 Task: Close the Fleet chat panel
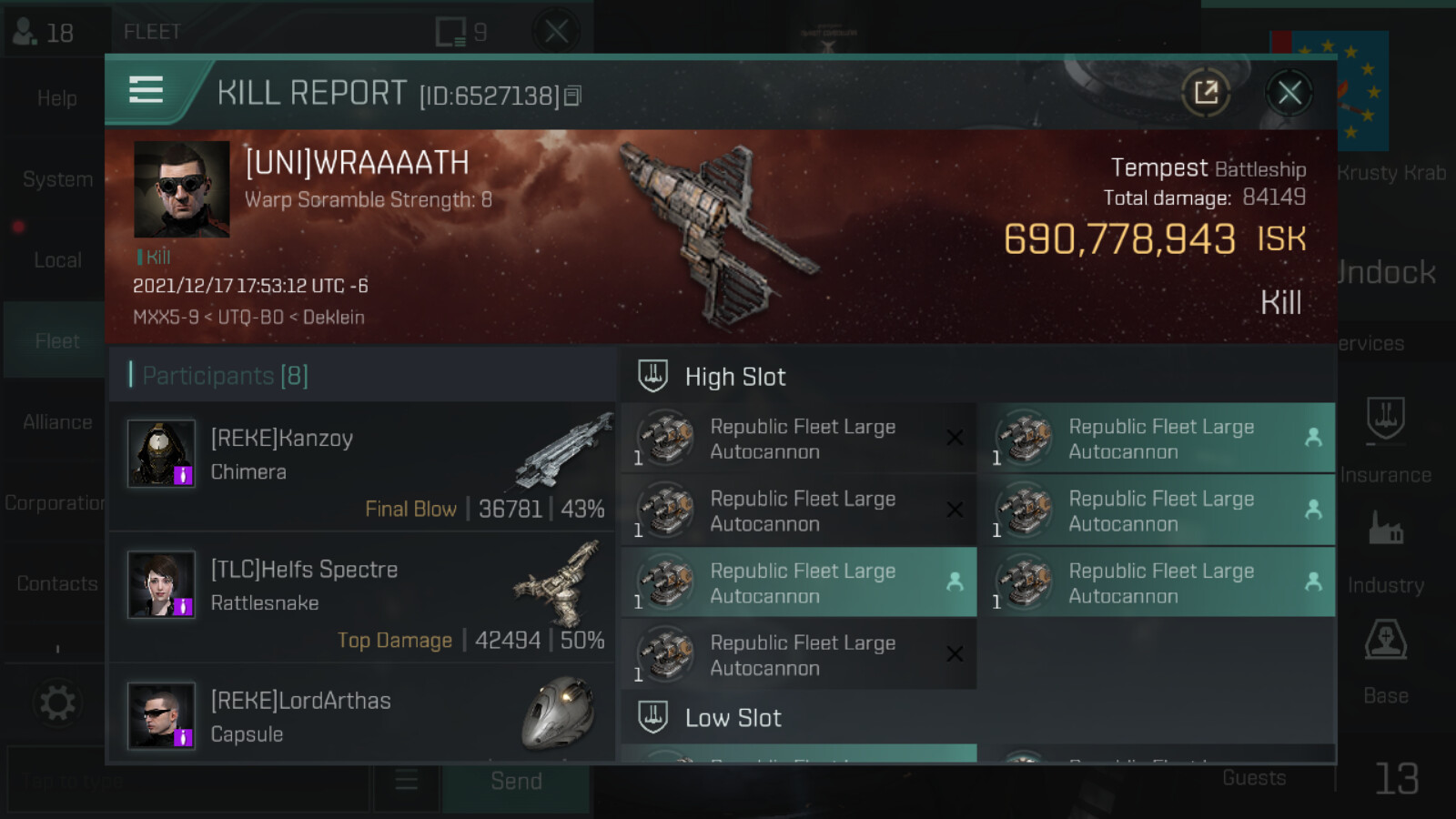pos(556,33)
